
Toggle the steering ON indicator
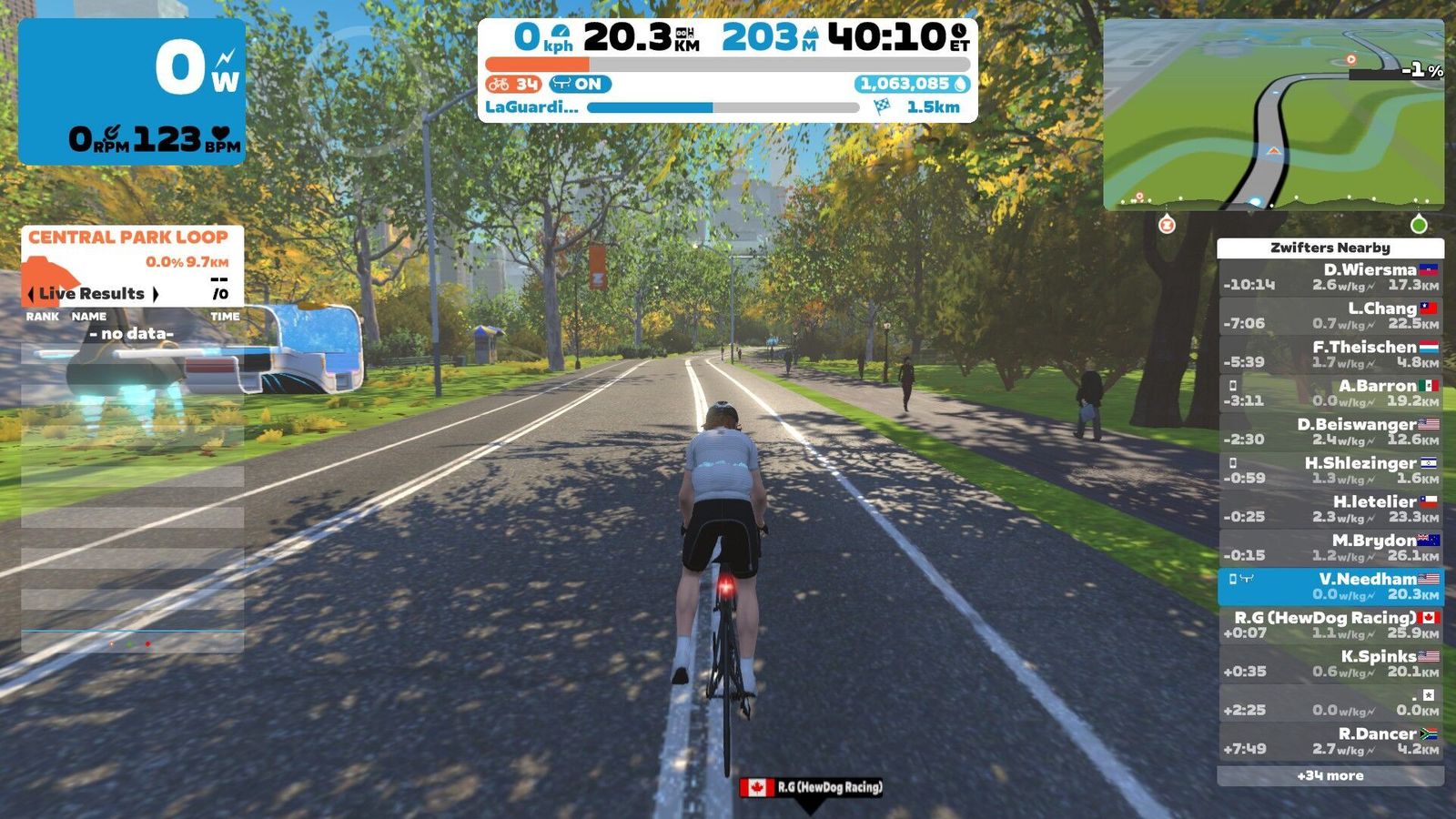click(x=580, y=85)
